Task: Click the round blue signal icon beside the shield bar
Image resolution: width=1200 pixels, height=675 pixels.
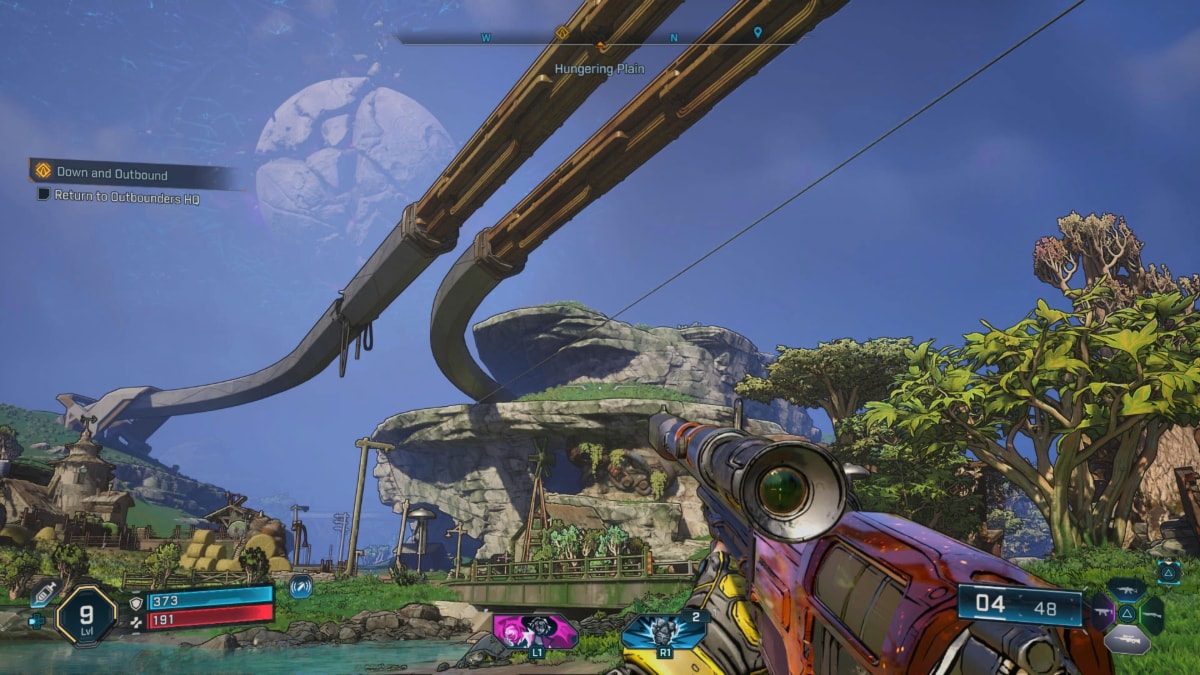Action: [x=300, y=587]
